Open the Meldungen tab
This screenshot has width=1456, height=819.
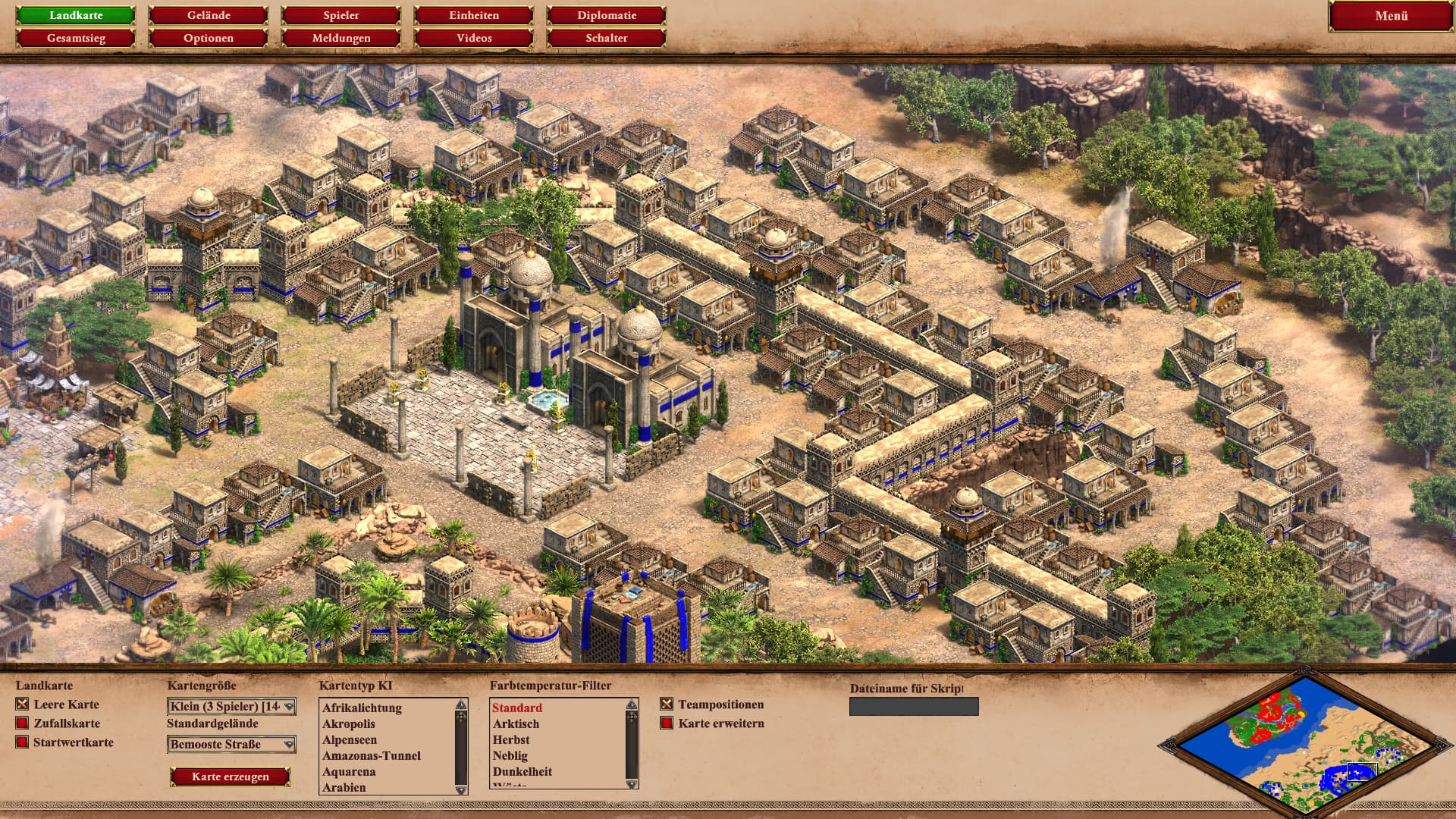[341, 38]
